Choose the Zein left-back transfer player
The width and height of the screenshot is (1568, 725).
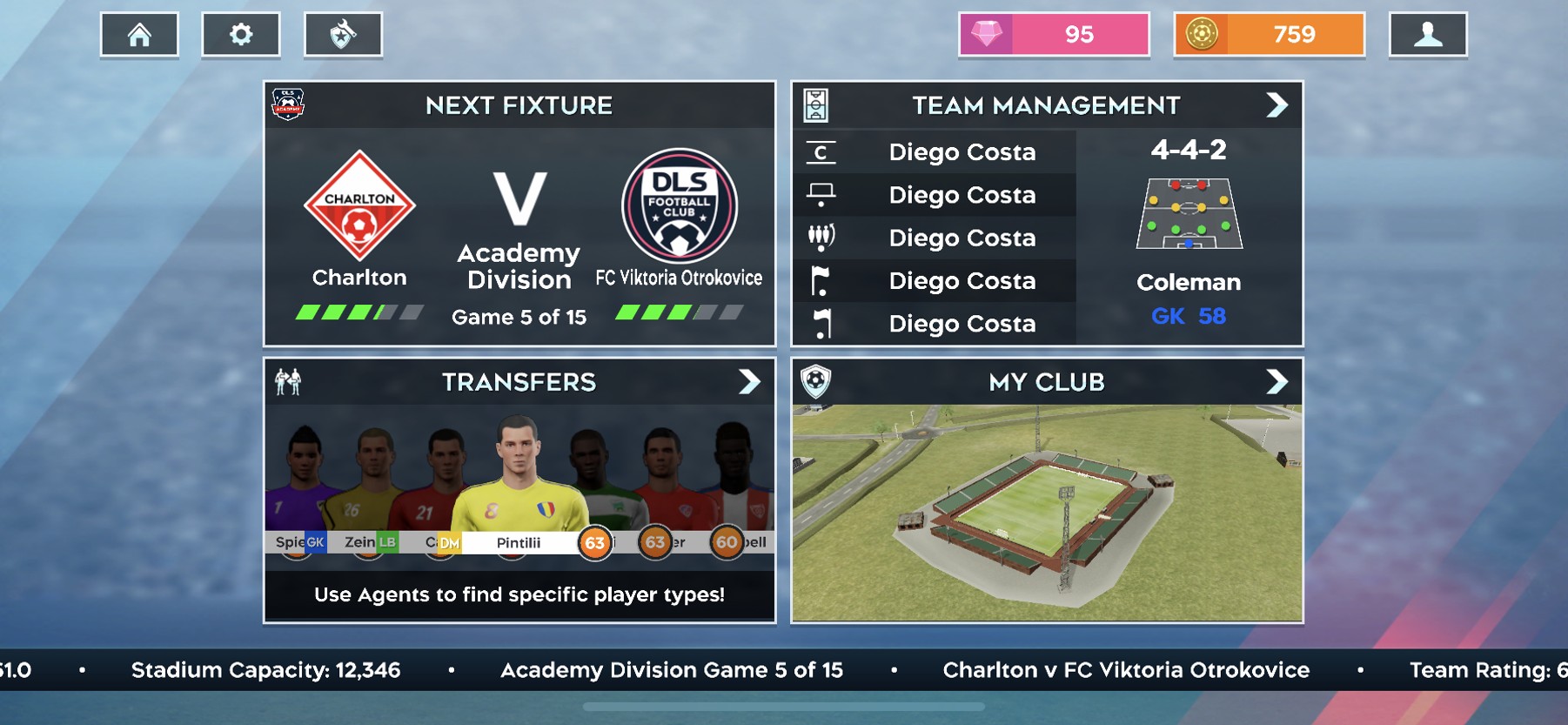tap(372, 487)
